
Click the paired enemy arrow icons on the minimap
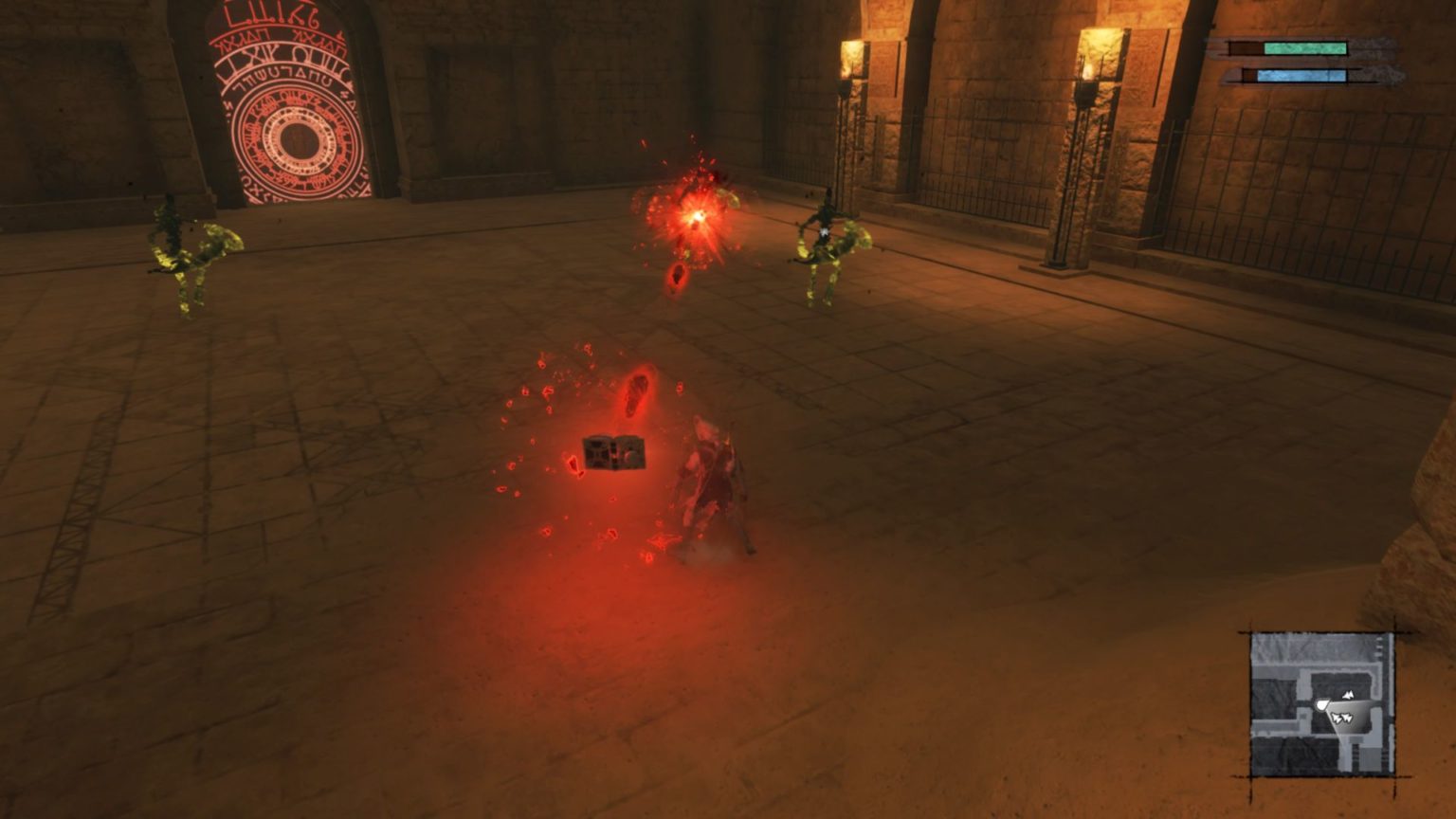pyautogui.click(x=1341, y=718)
